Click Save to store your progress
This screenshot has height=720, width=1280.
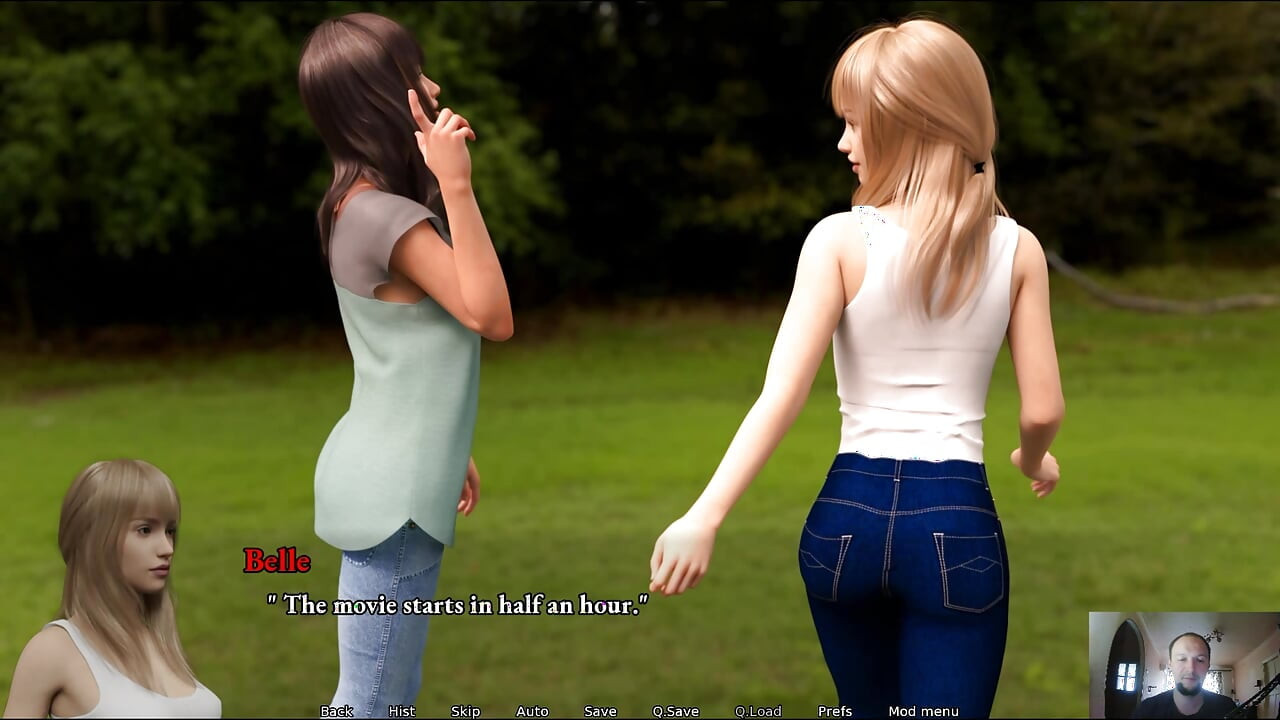pos(598,711)
